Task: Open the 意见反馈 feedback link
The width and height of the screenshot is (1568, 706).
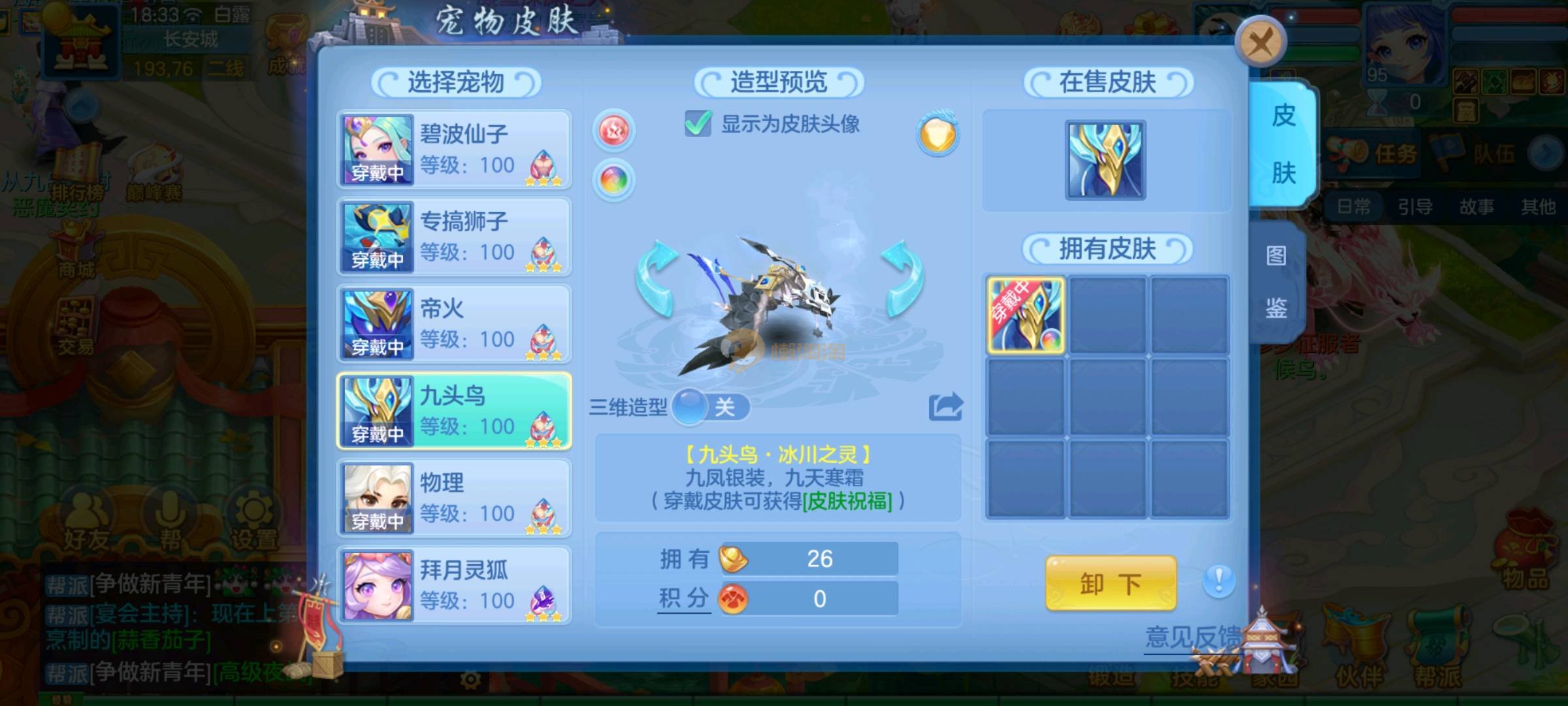Action: [1192, 637]
